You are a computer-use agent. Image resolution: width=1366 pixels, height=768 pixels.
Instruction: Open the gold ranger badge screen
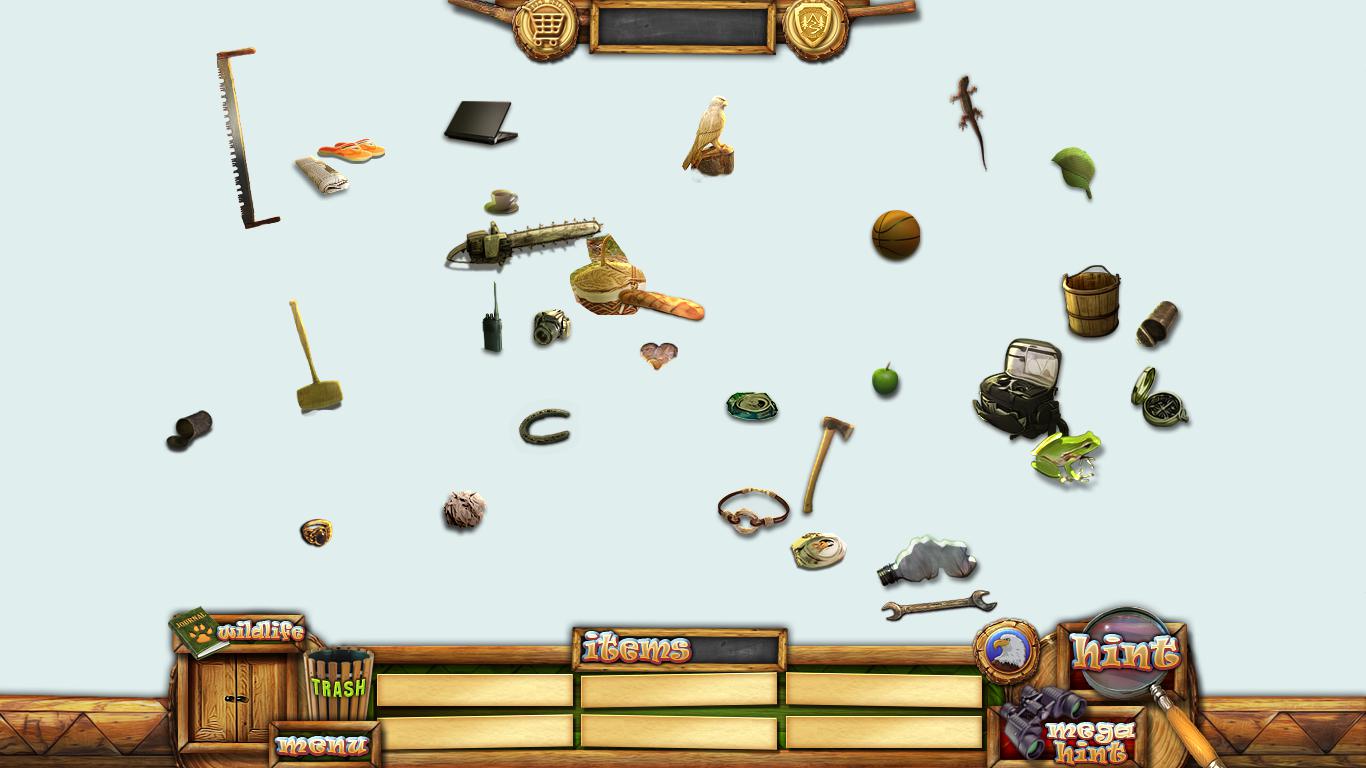tap(815, 27)
